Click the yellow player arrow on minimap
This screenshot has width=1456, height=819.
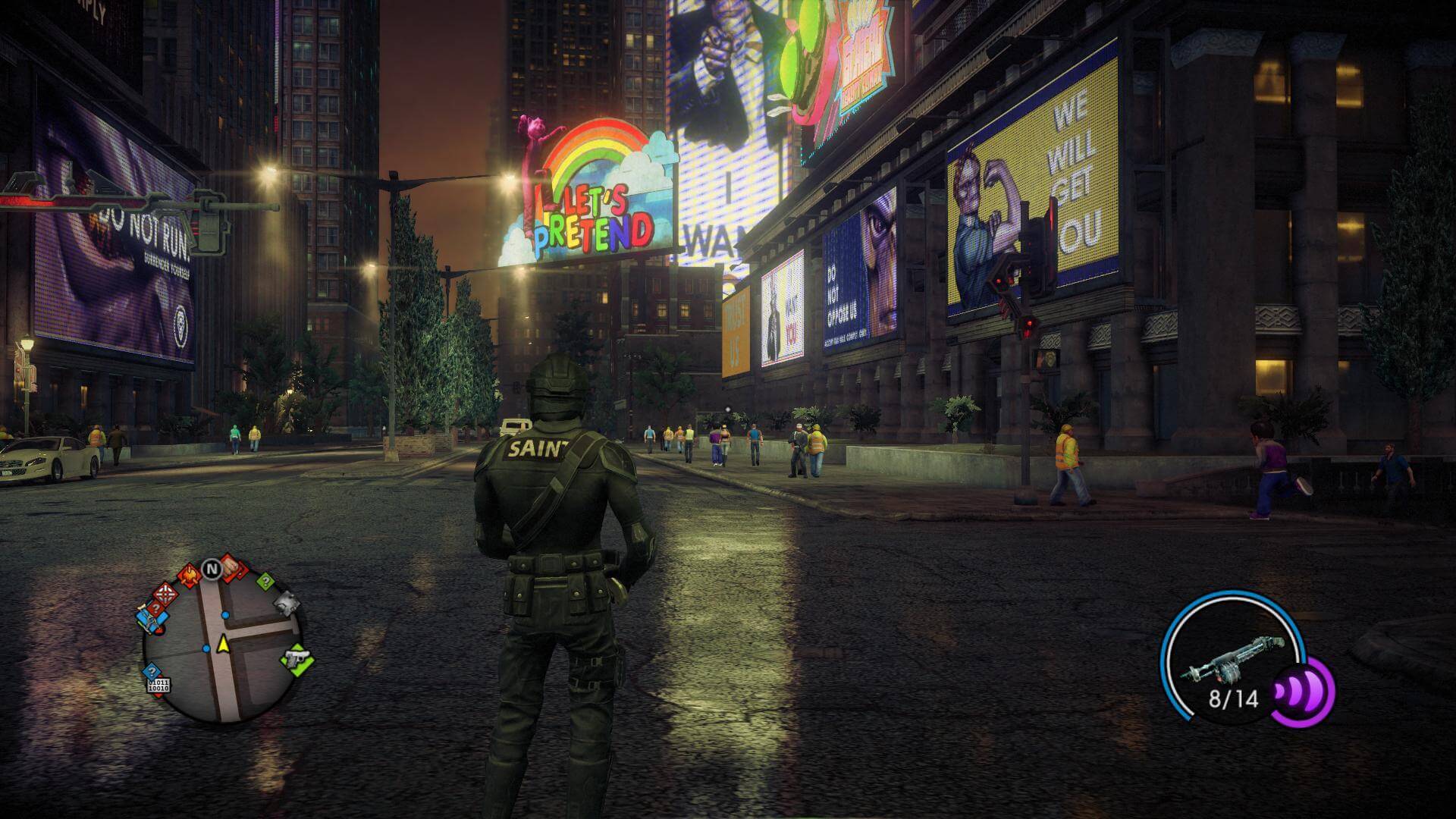[223, 645]
